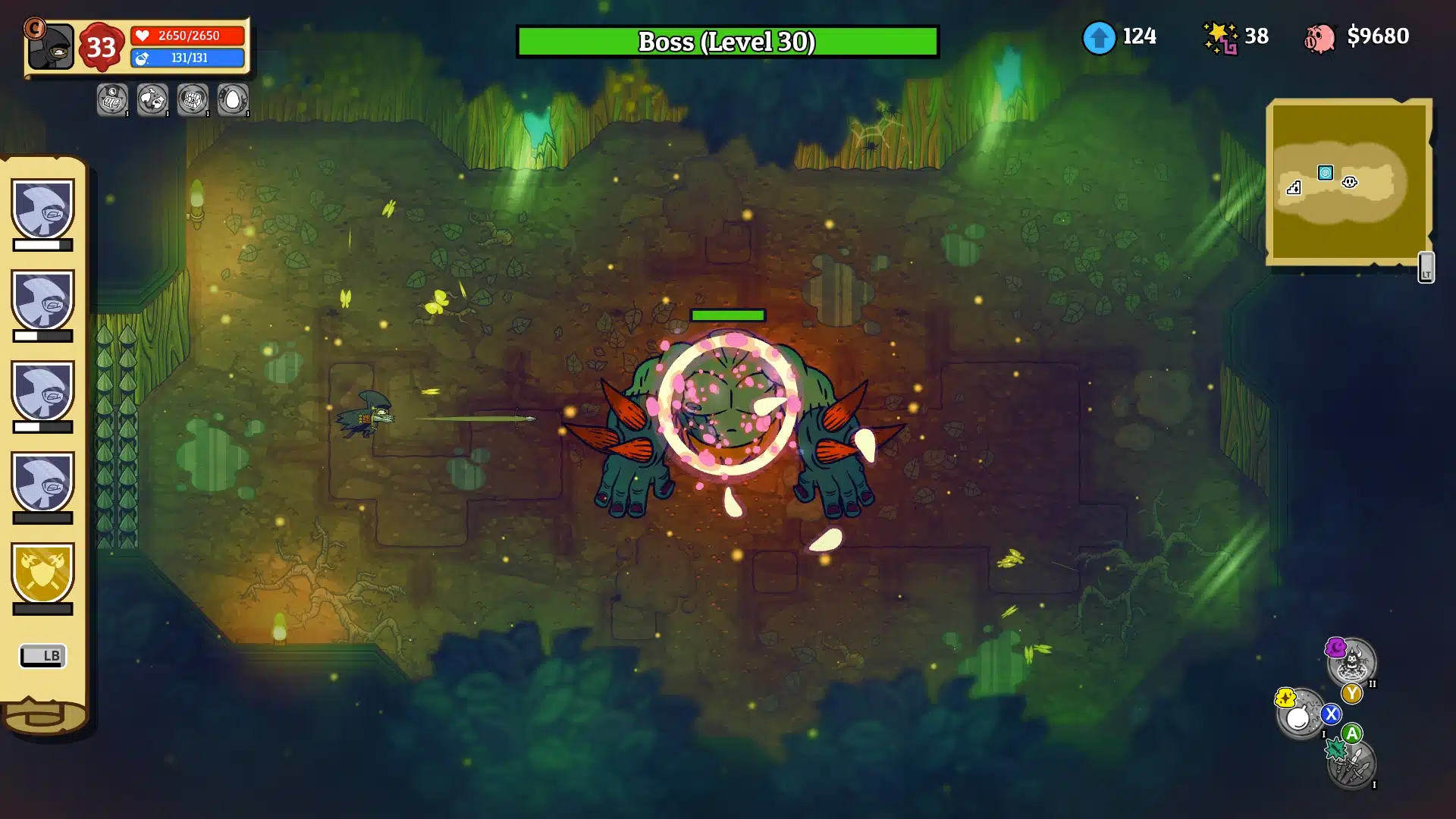Click the piggy bank money icon
Image resolution: width=1456 pixels, height=819 pixels.
pyautogui.click(x=1321, y=36)
